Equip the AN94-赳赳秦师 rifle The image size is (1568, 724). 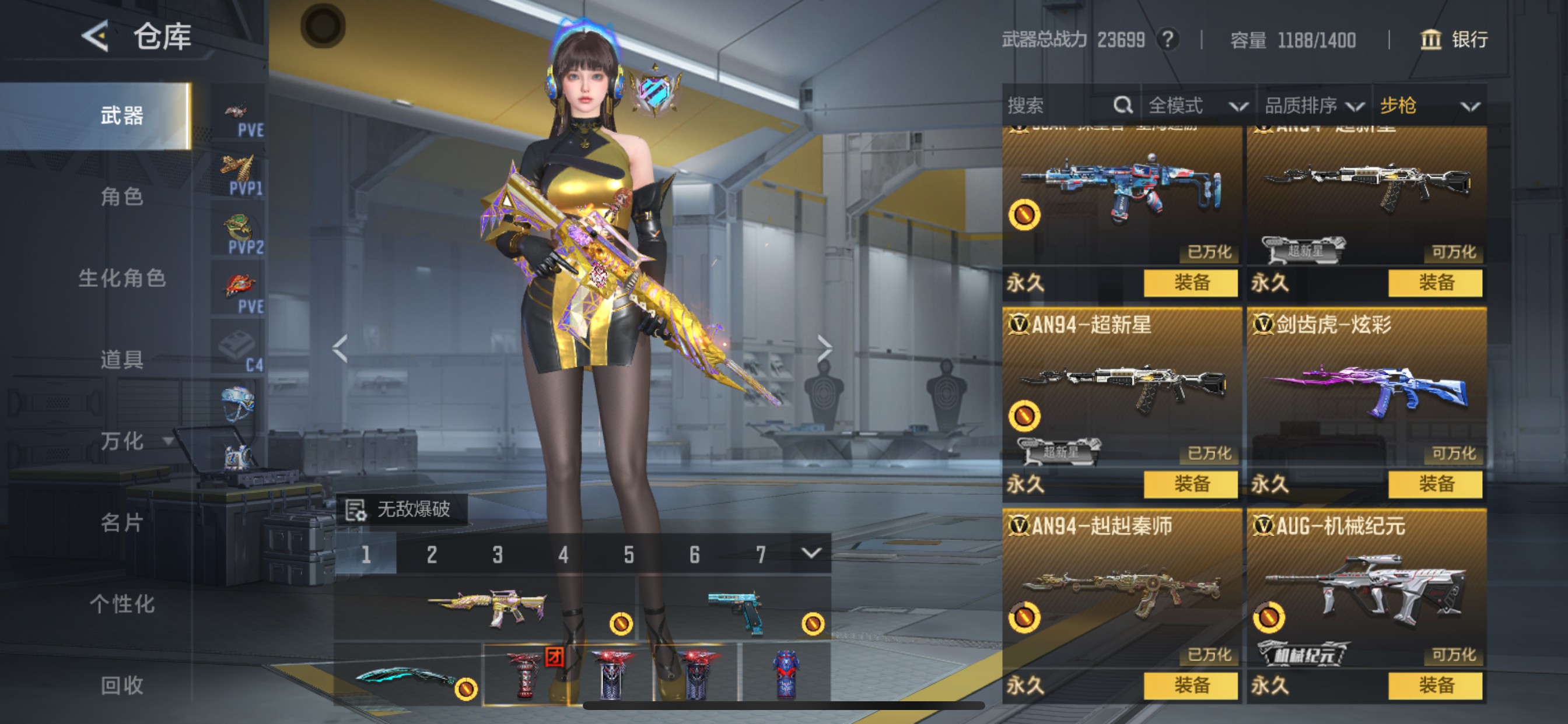point(1191,686)
